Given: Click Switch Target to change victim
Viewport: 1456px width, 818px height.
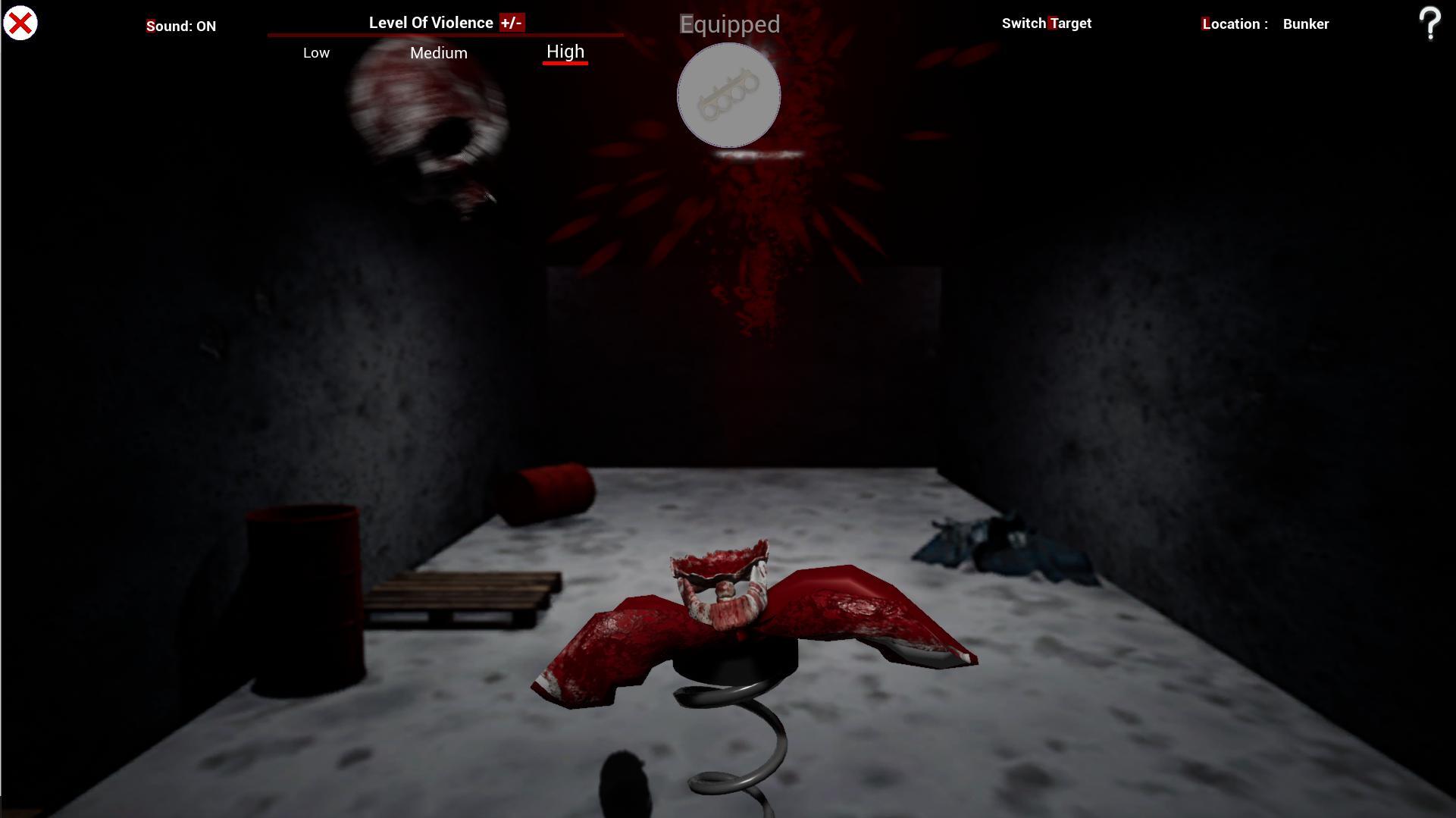Looking at the screenshot, I should tap(1047, 23).
